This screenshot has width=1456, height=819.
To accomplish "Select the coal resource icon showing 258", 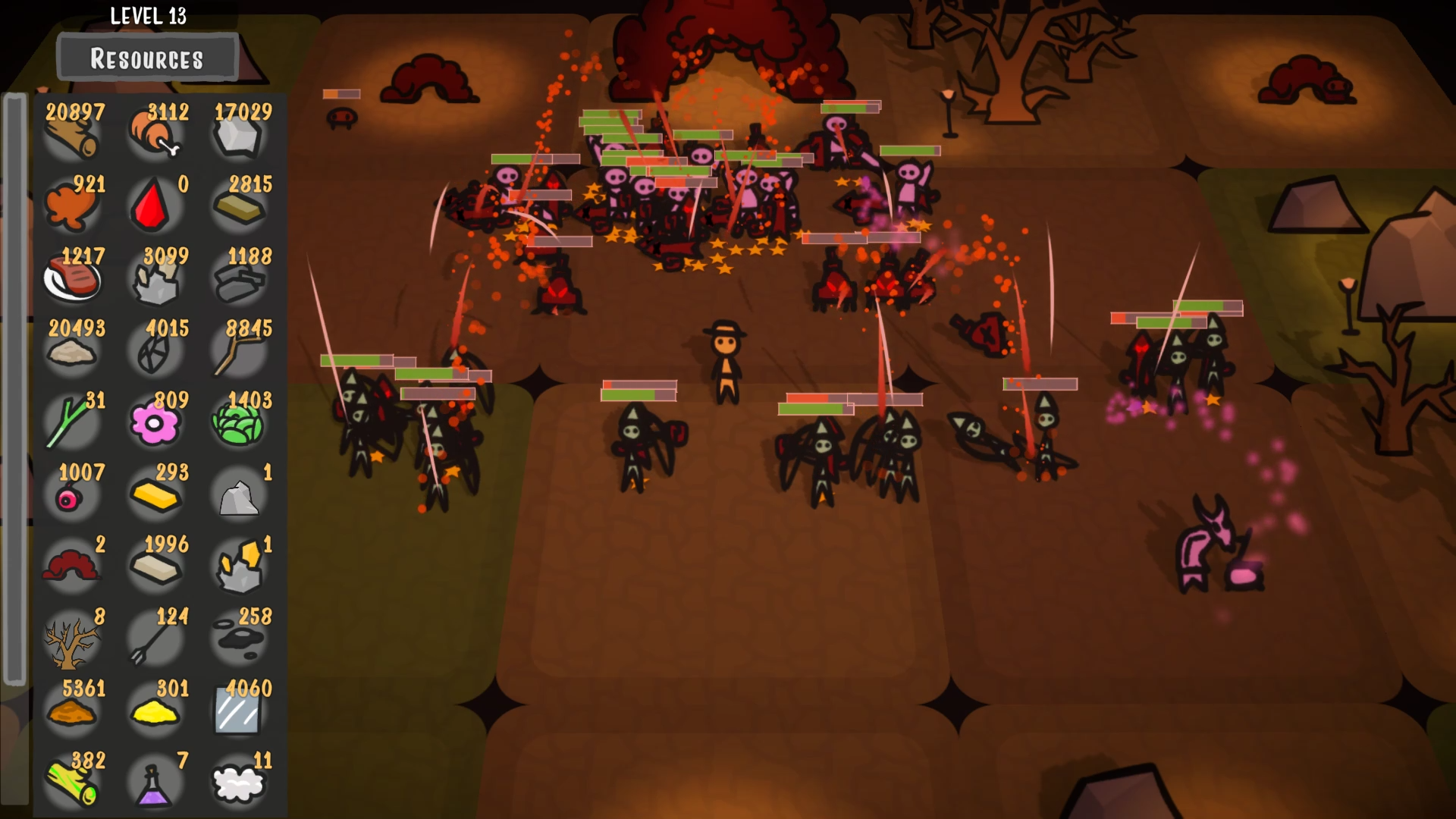I will [x=239, y=641].
